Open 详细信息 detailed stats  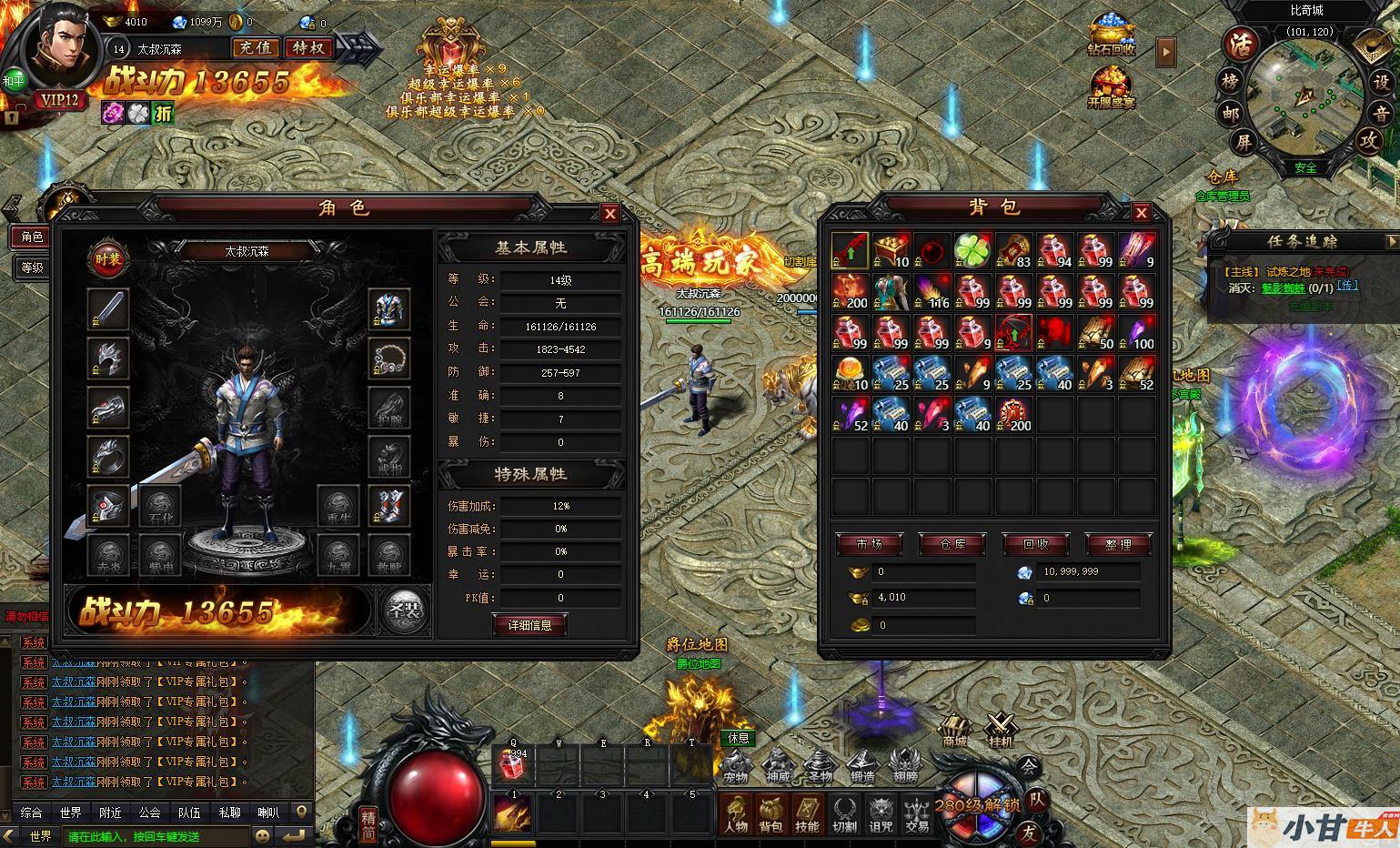tap(529, 625)
